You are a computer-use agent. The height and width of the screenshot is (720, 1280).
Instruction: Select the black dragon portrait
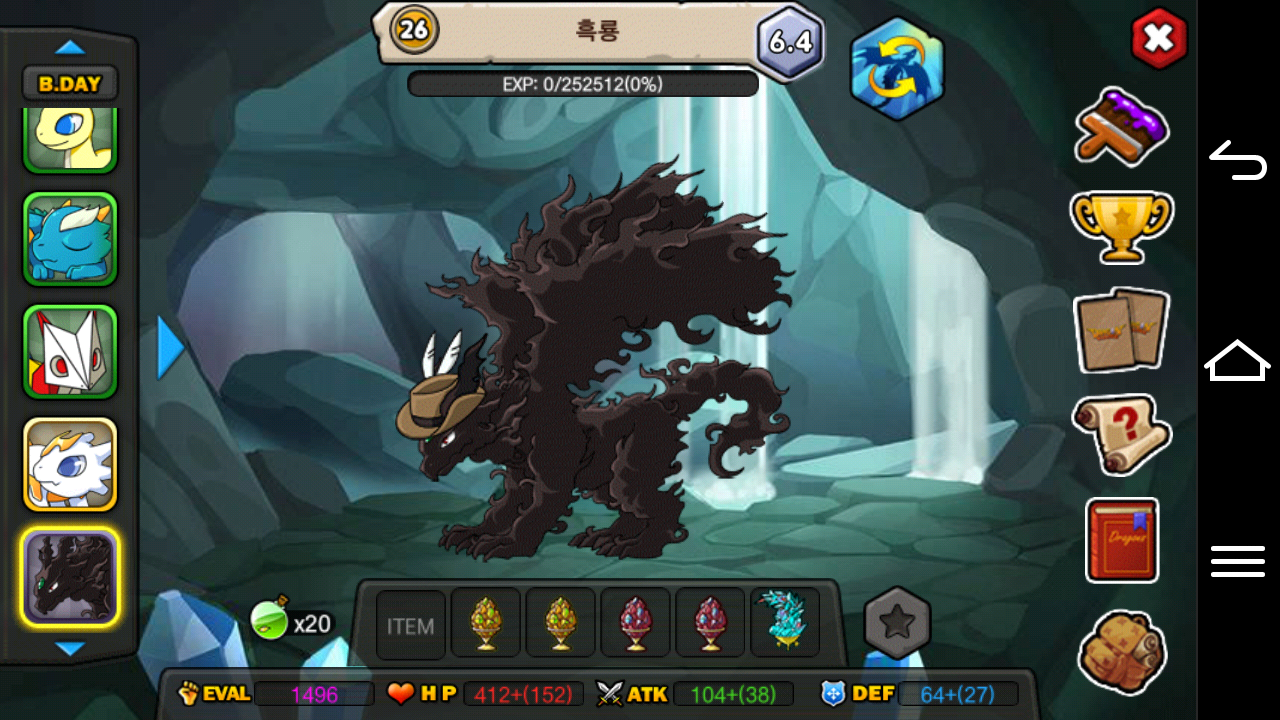coord(70,577)
